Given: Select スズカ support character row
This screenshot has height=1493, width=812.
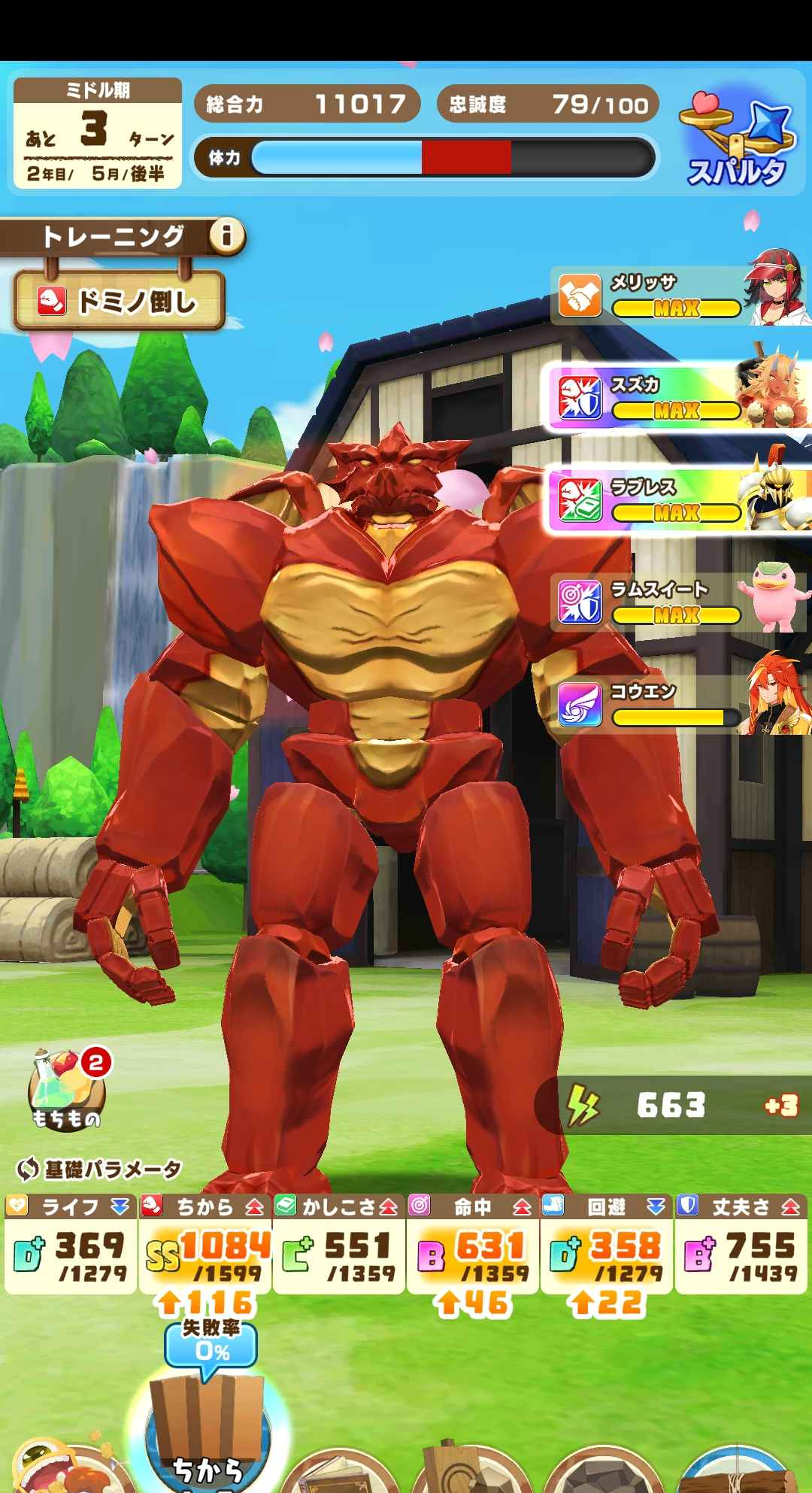Looking at the screenshot, I should (680, 398).
